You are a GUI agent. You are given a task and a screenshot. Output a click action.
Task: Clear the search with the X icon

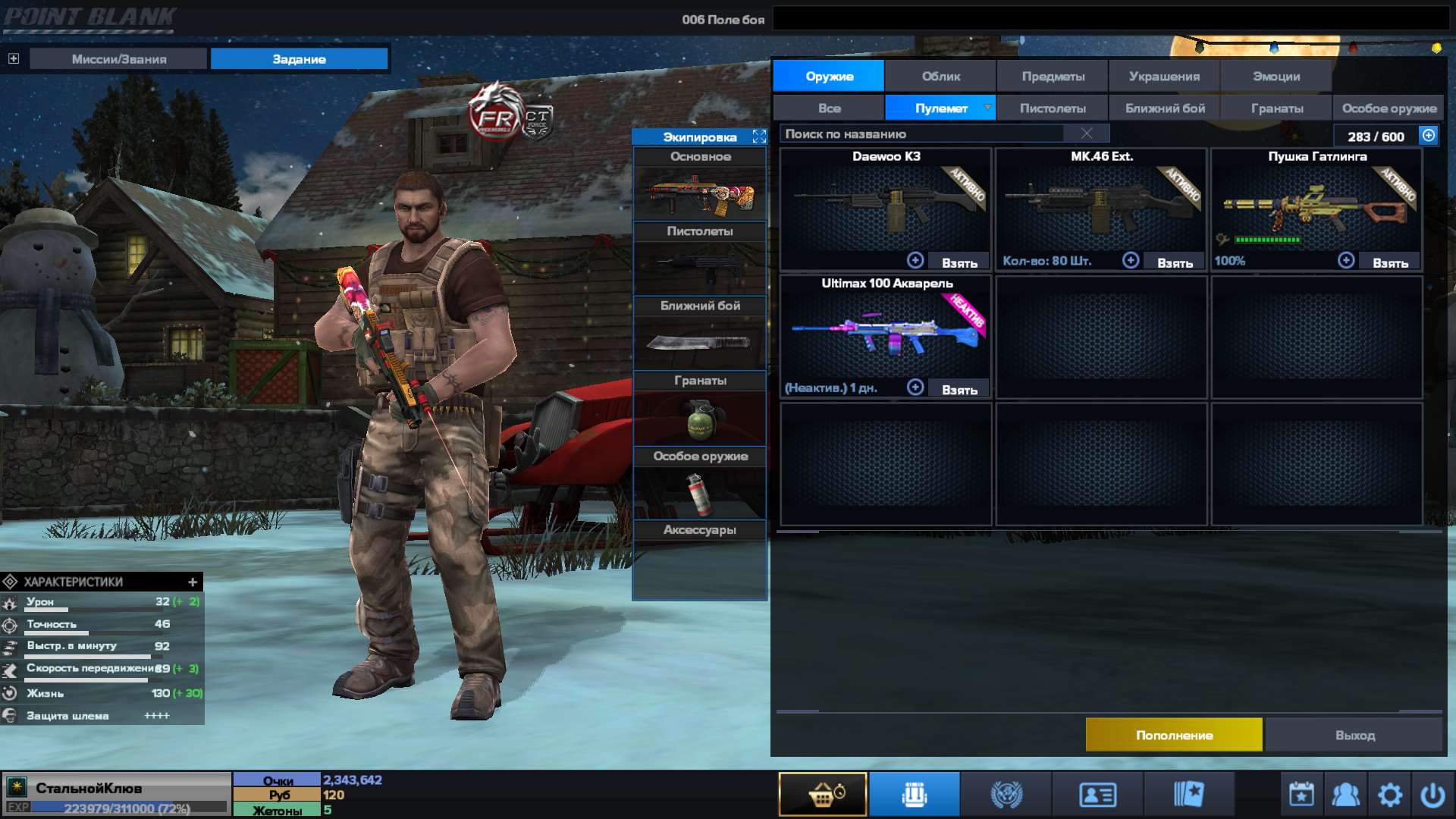[1086, 133]
